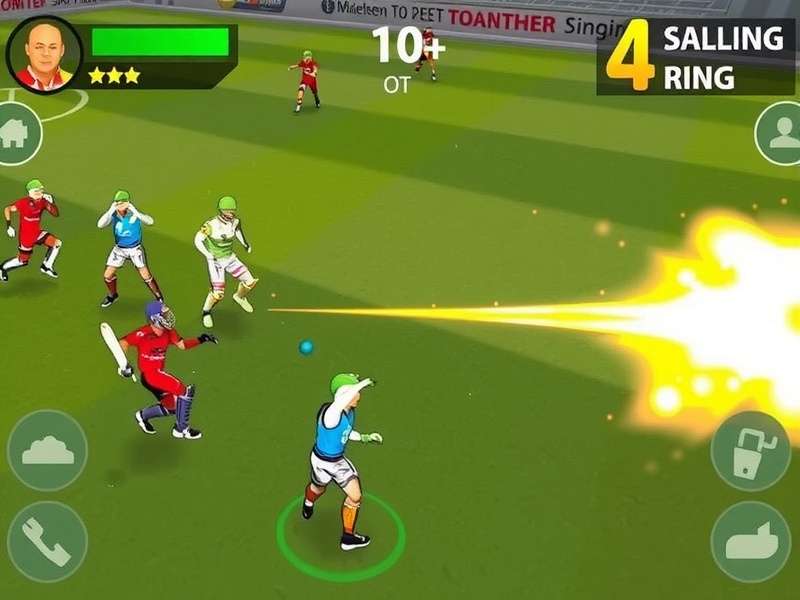The width and height of the screenshot is (800, 600).
Task: Select the bald manager portrait
Action: tap(44, 54)
